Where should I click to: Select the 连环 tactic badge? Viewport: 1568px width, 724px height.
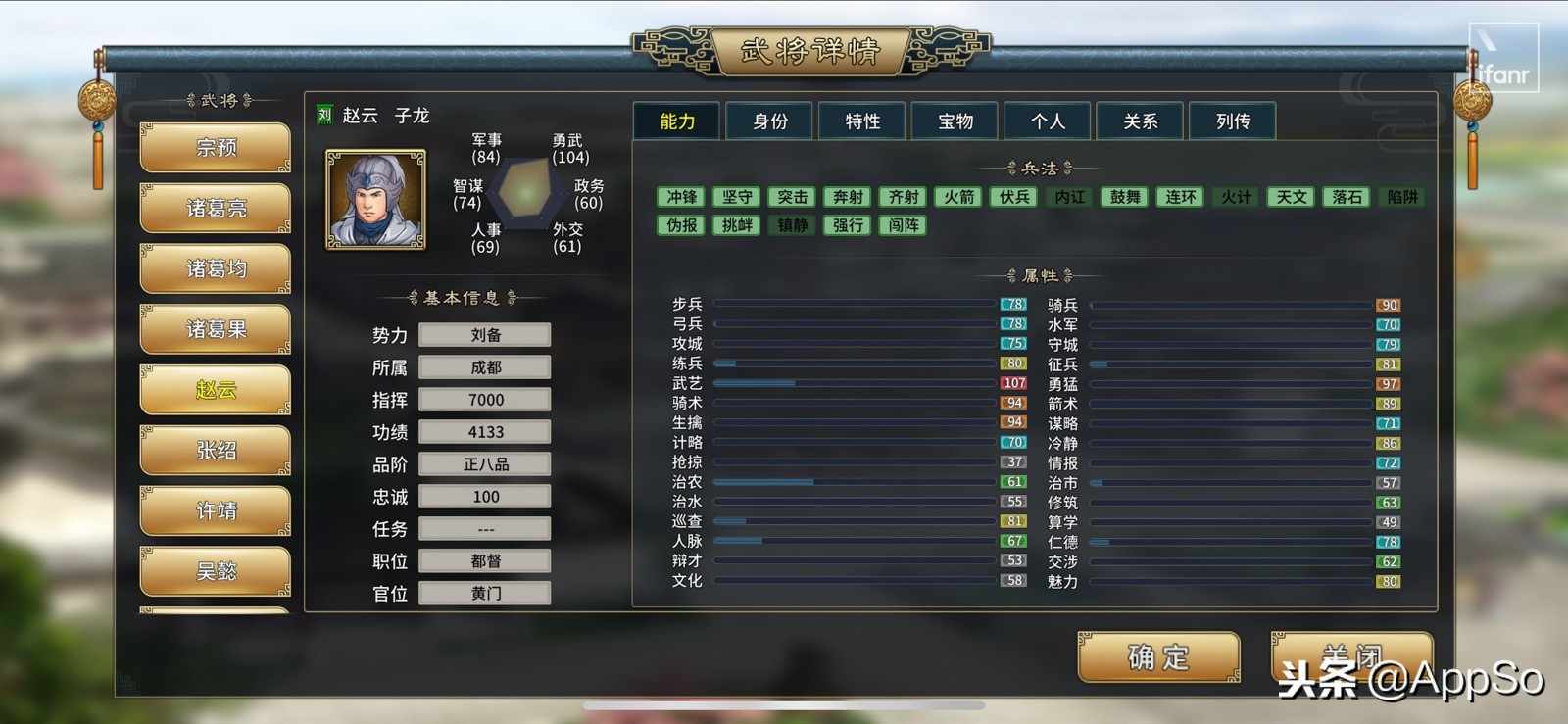(1180, 197)
